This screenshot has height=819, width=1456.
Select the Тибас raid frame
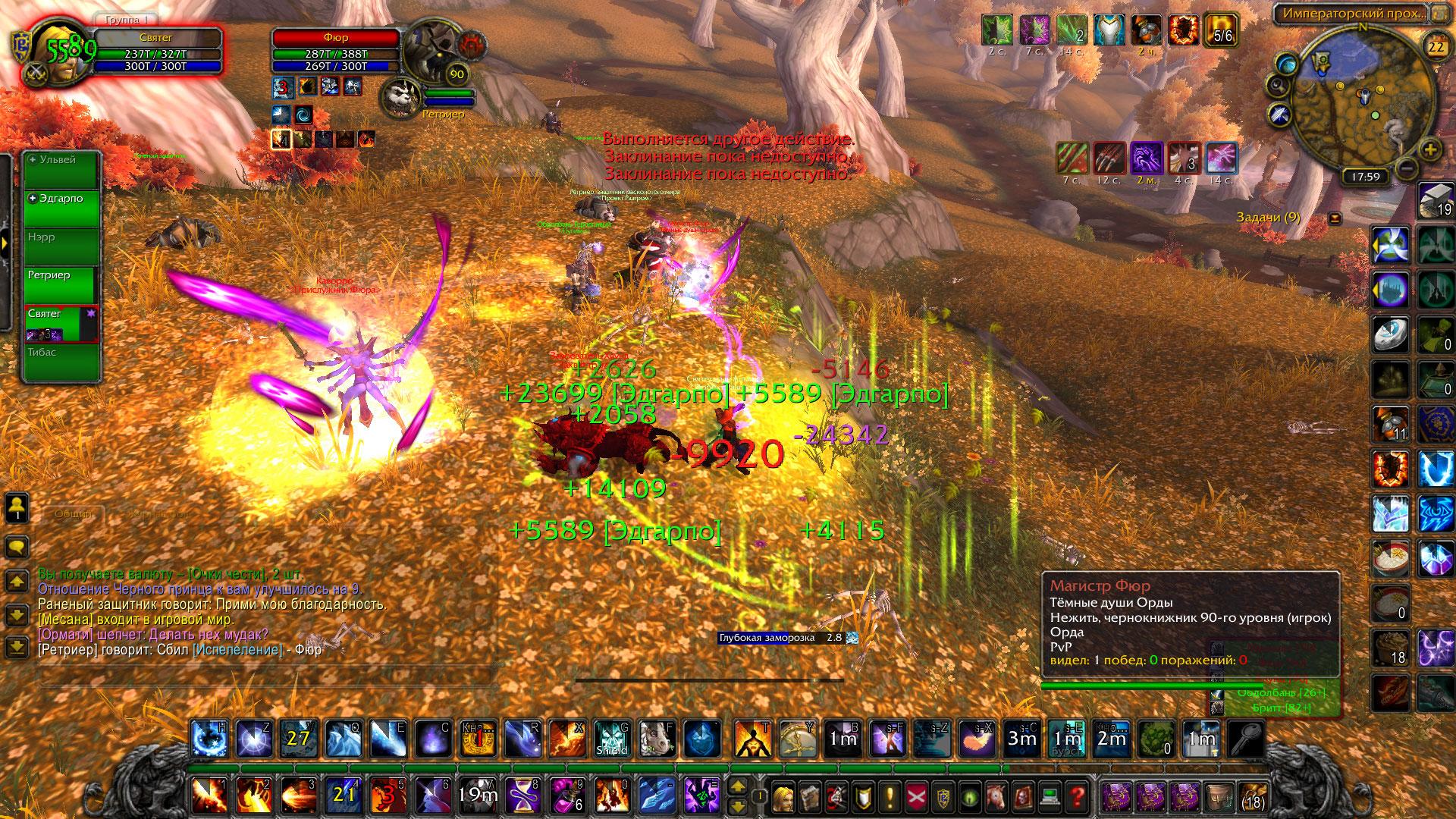61,362
